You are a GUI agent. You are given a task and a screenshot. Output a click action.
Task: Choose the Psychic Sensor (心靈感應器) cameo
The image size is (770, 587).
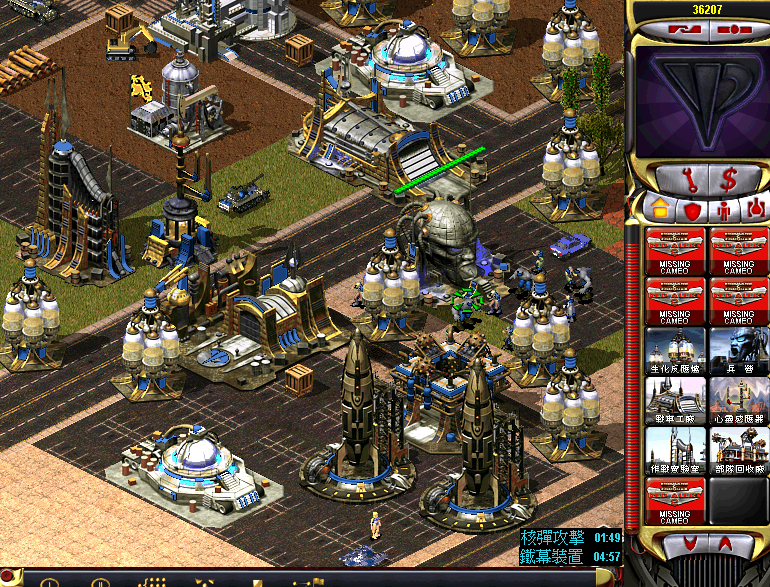click(738, 401)
